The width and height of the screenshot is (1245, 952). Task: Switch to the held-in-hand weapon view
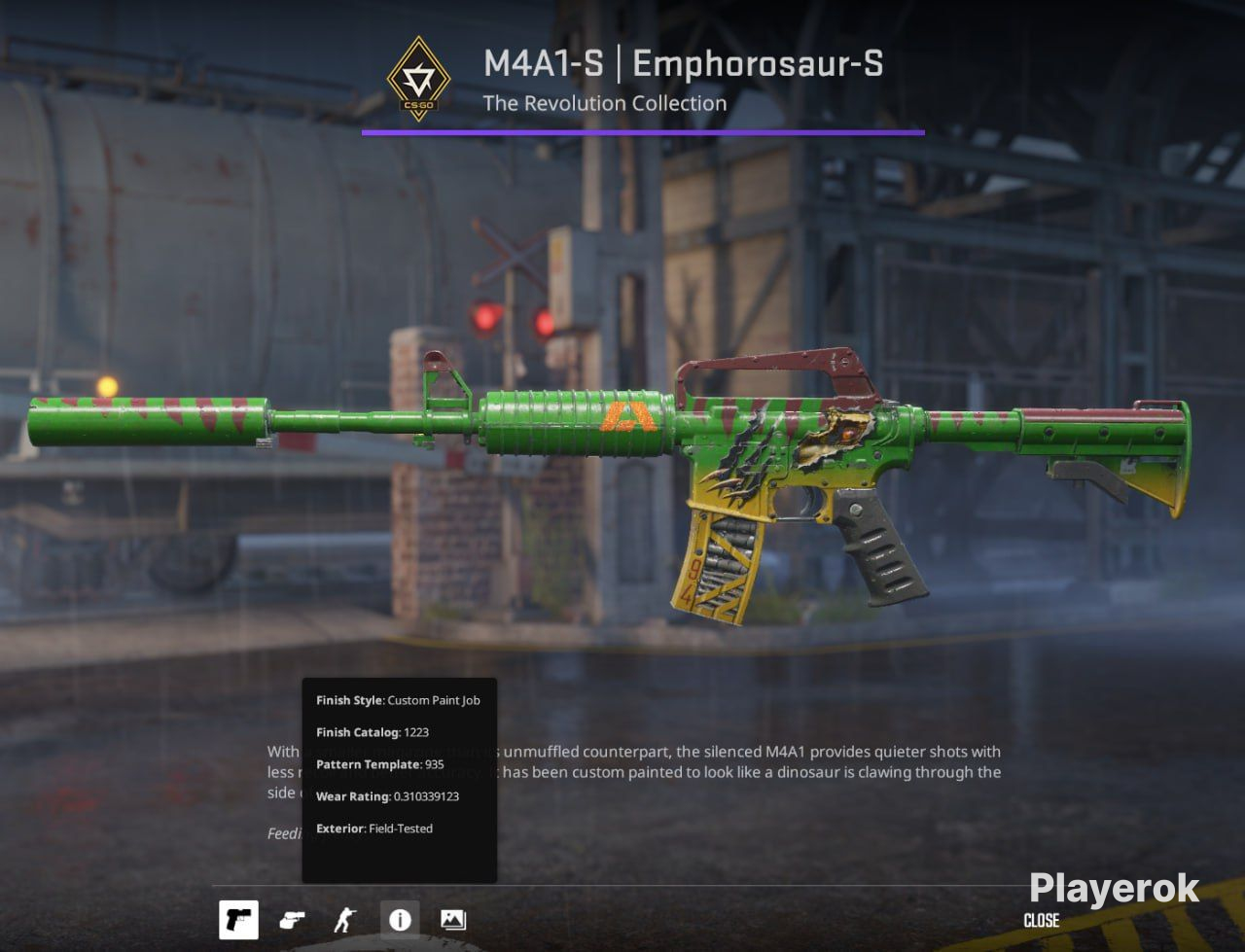click(292, 919)
